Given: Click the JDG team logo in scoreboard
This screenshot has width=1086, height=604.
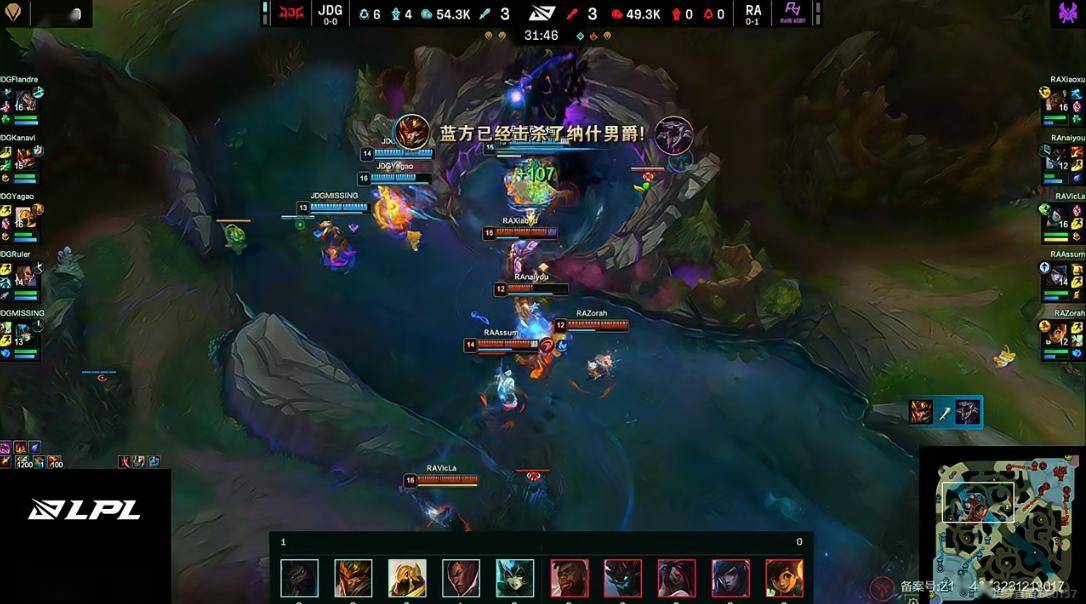Looking at the screenshot, I should tap(291, 13).
